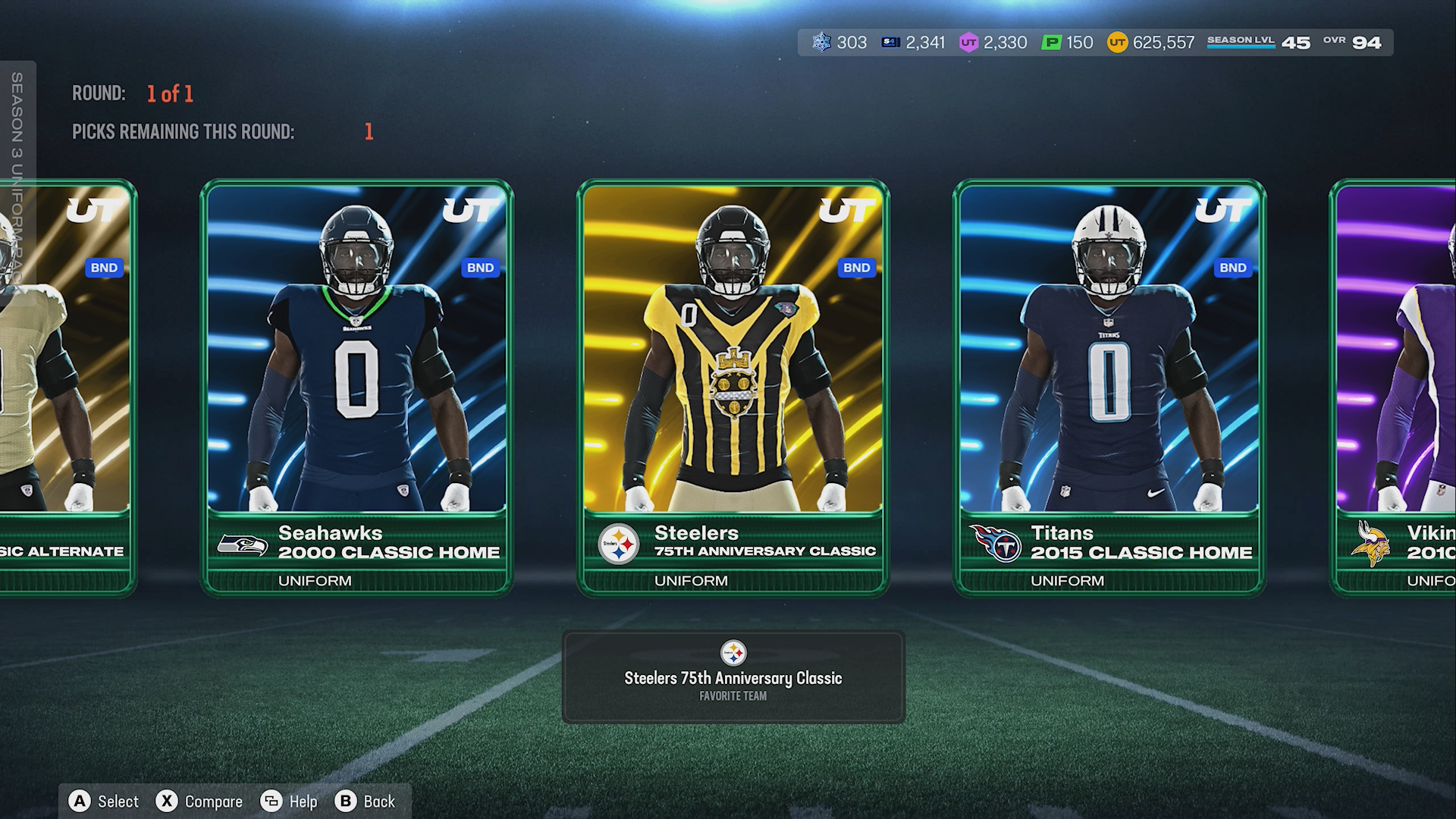Select the partially visible Vikings uniform card
This screenshot has height=819, width=1456.
pos(1395,387)
